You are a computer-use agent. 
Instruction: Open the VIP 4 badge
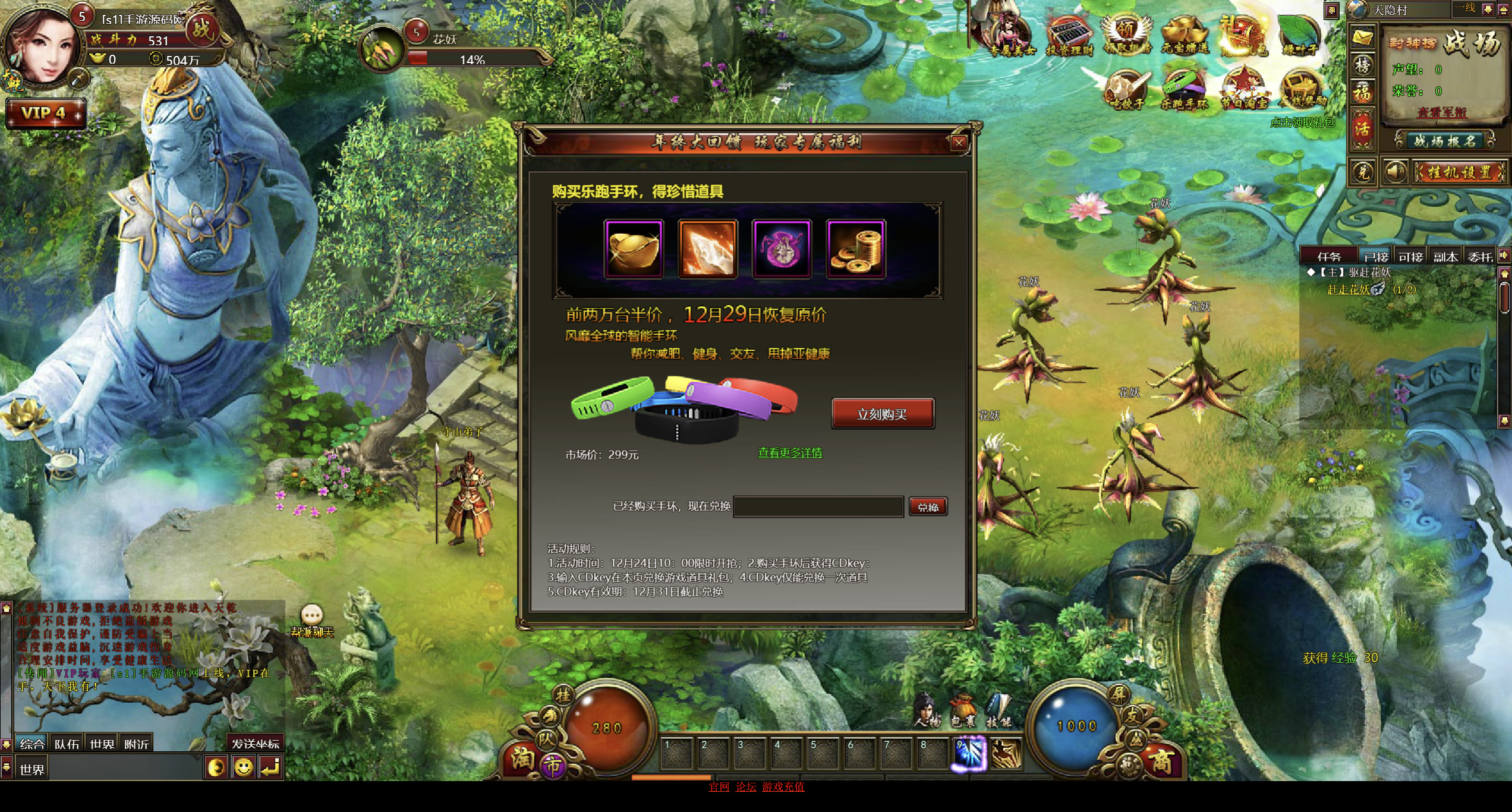[x=45, y=113]
